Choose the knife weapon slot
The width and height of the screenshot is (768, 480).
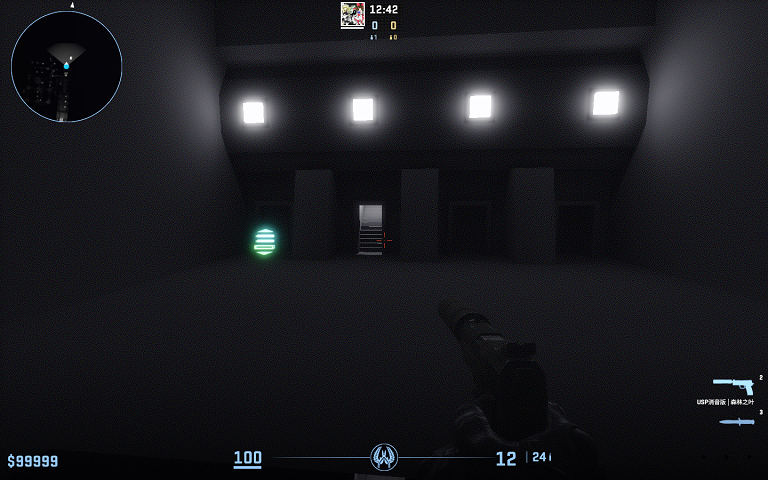coord(736,421)
